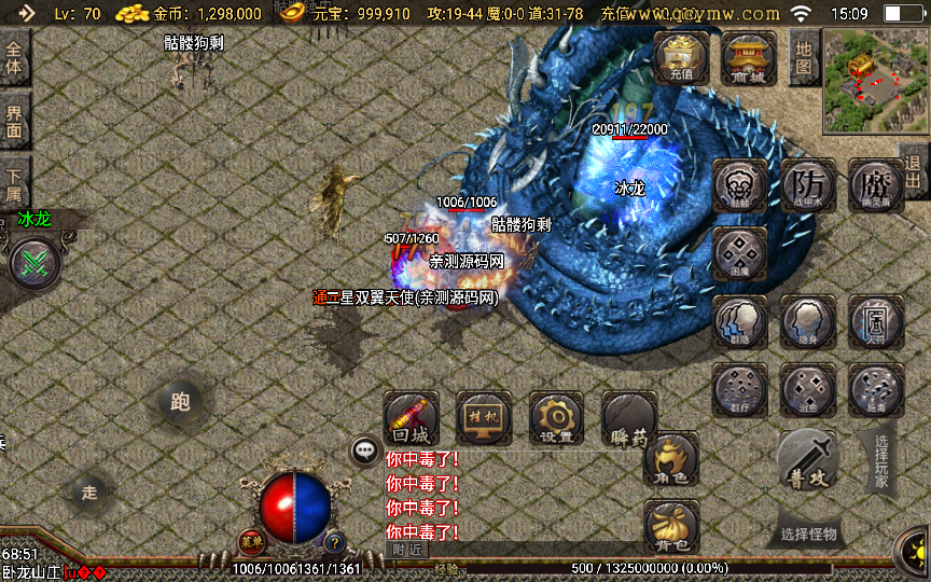Use the 瞬药 instant potion button
The height and width of the screenshot is (582, 931).
click(629, 418)
